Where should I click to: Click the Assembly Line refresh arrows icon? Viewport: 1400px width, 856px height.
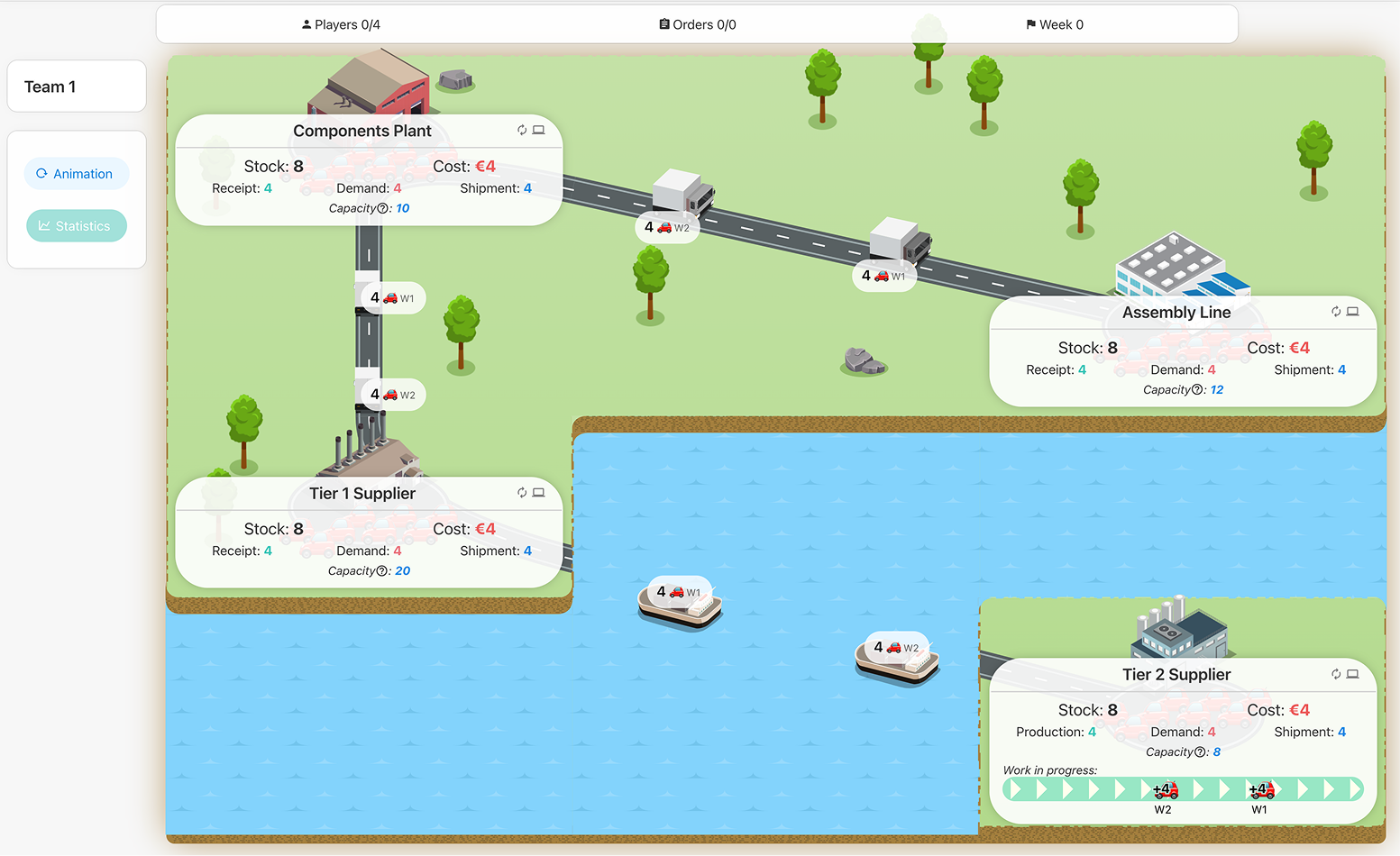[x=1336, y=312]
